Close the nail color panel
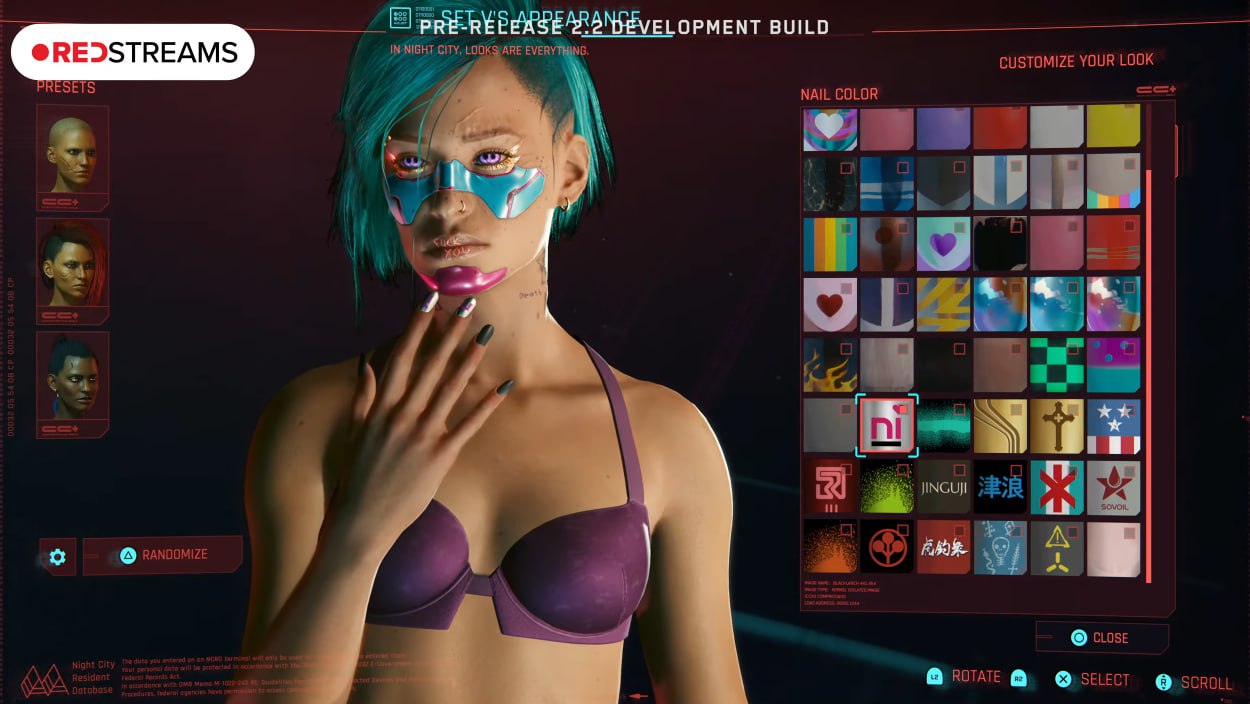 click(1101, 637)
